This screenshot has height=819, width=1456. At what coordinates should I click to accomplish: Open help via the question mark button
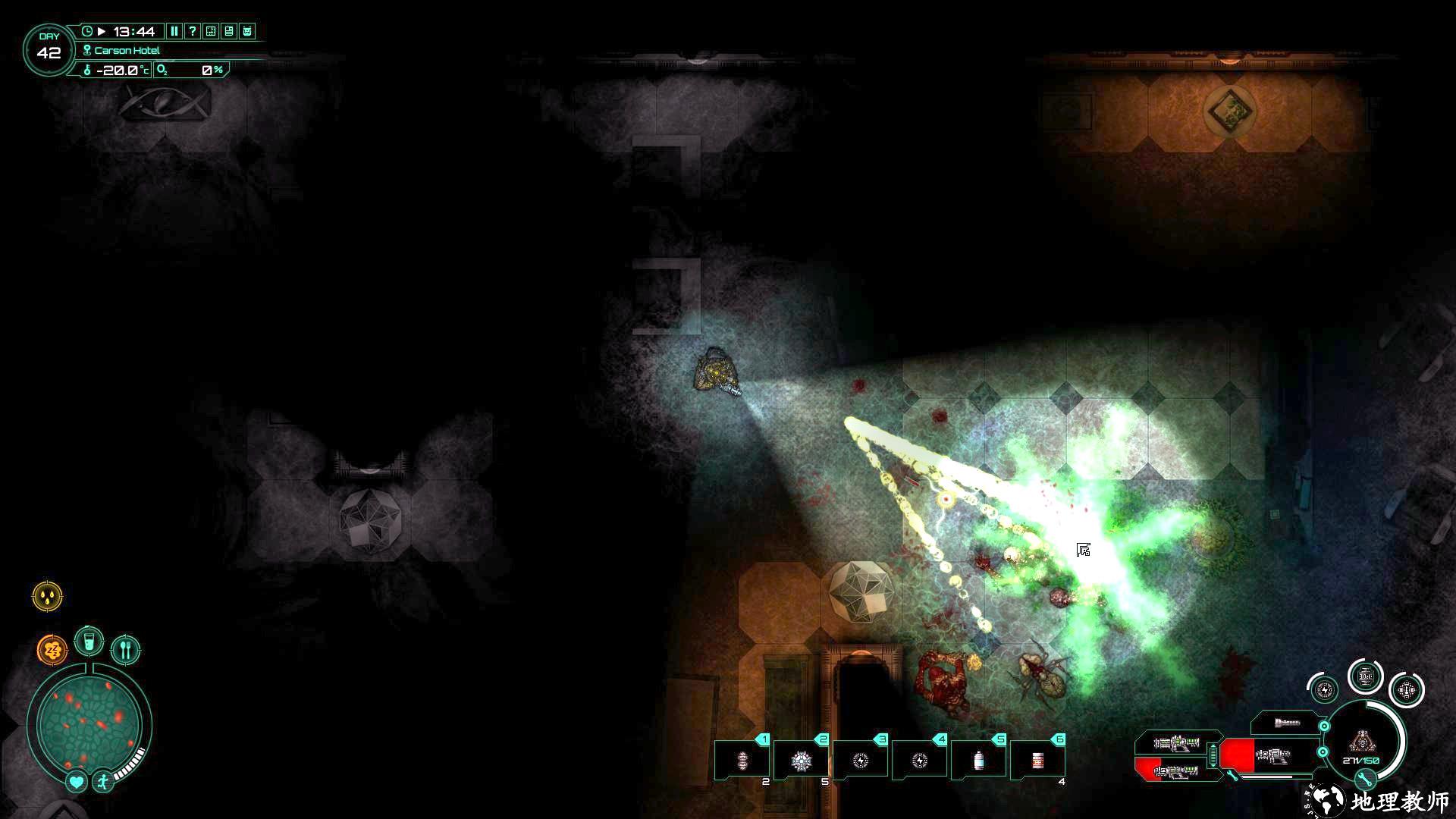tap(193, 31)
